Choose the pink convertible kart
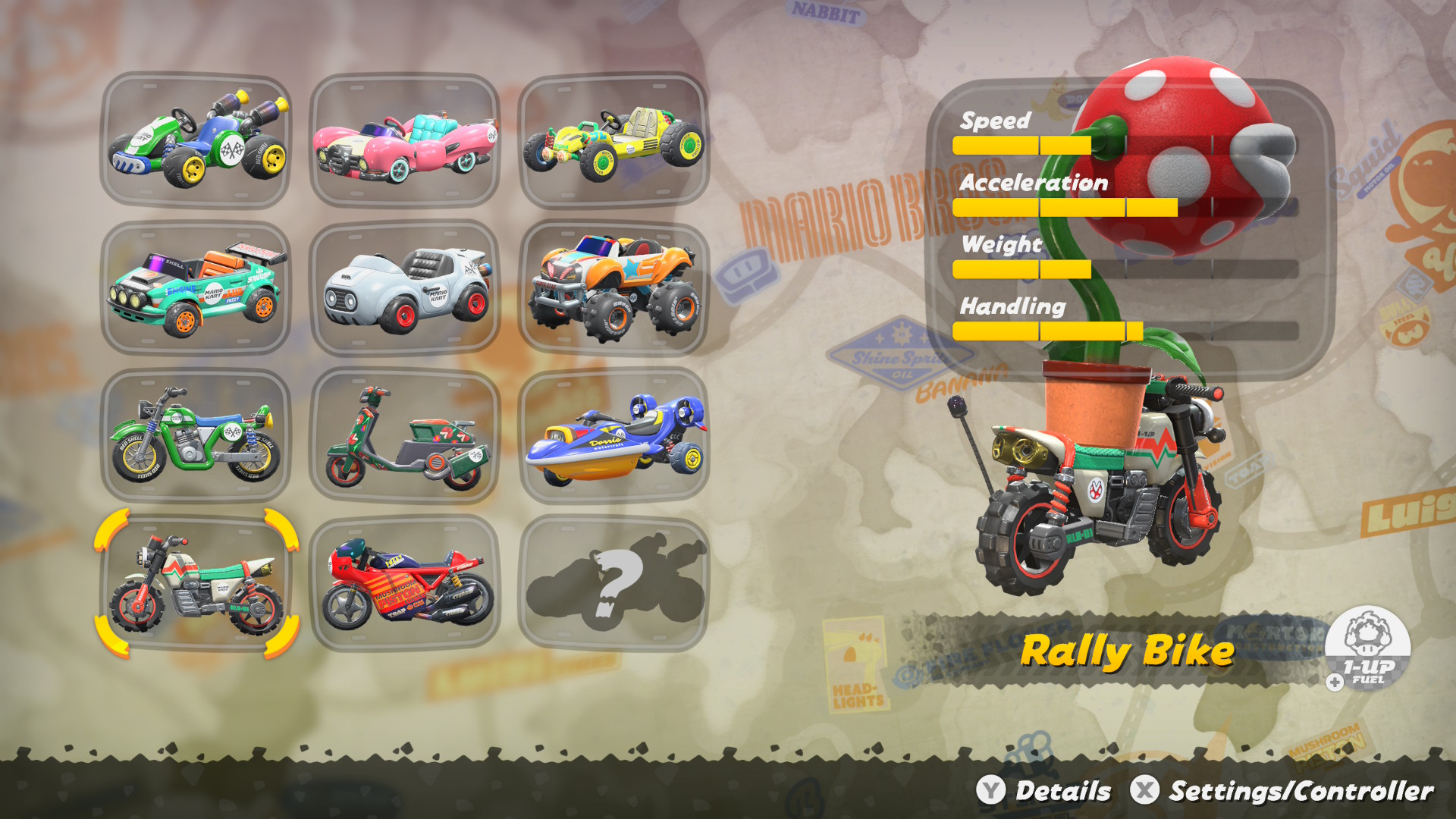Image resolution: width=1456 pixels, height=819 pixels. pyautogui.click(x=405, y=140)
